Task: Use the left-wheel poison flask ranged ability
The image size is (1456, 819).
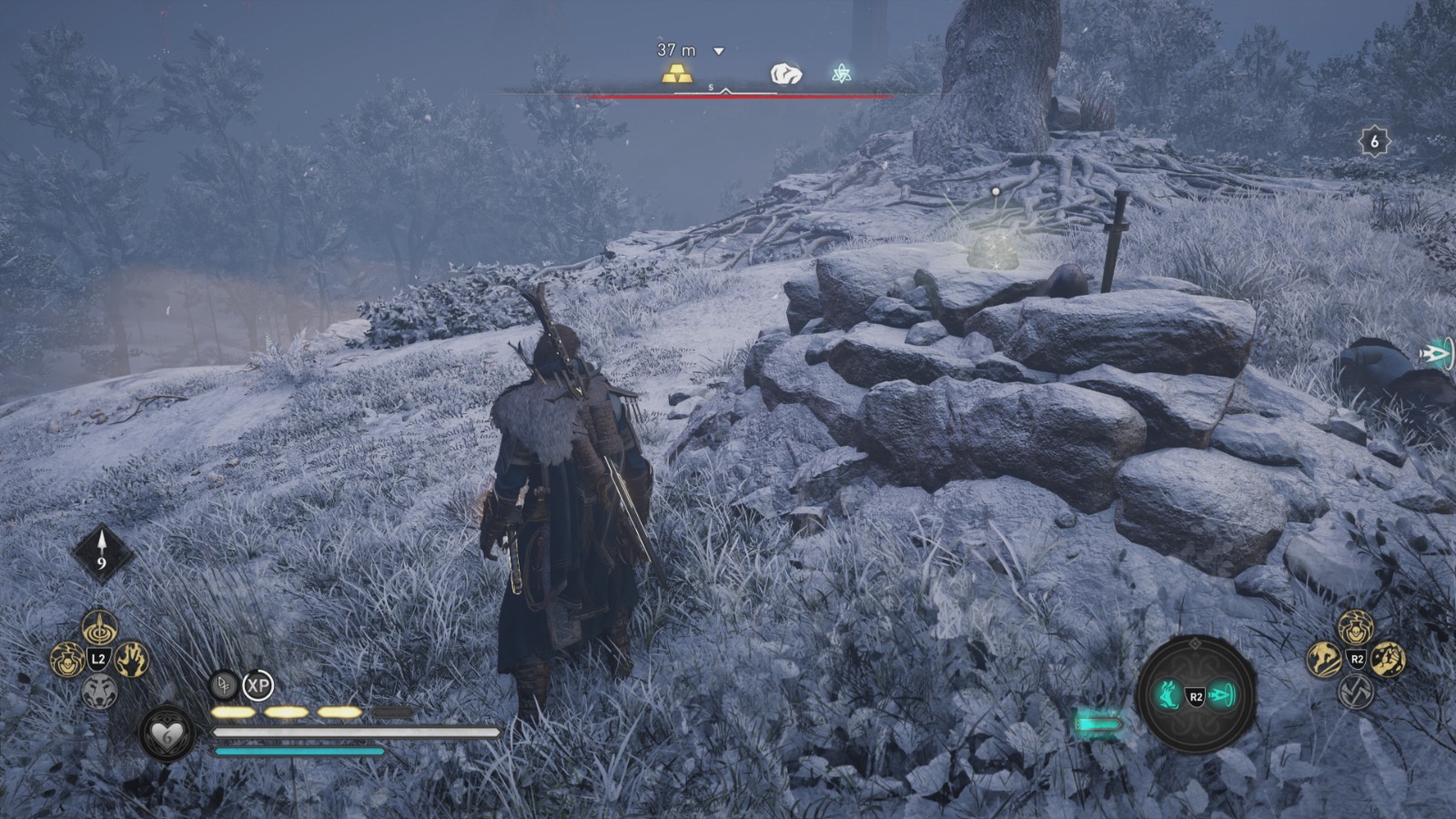Action: pos(67,659)
